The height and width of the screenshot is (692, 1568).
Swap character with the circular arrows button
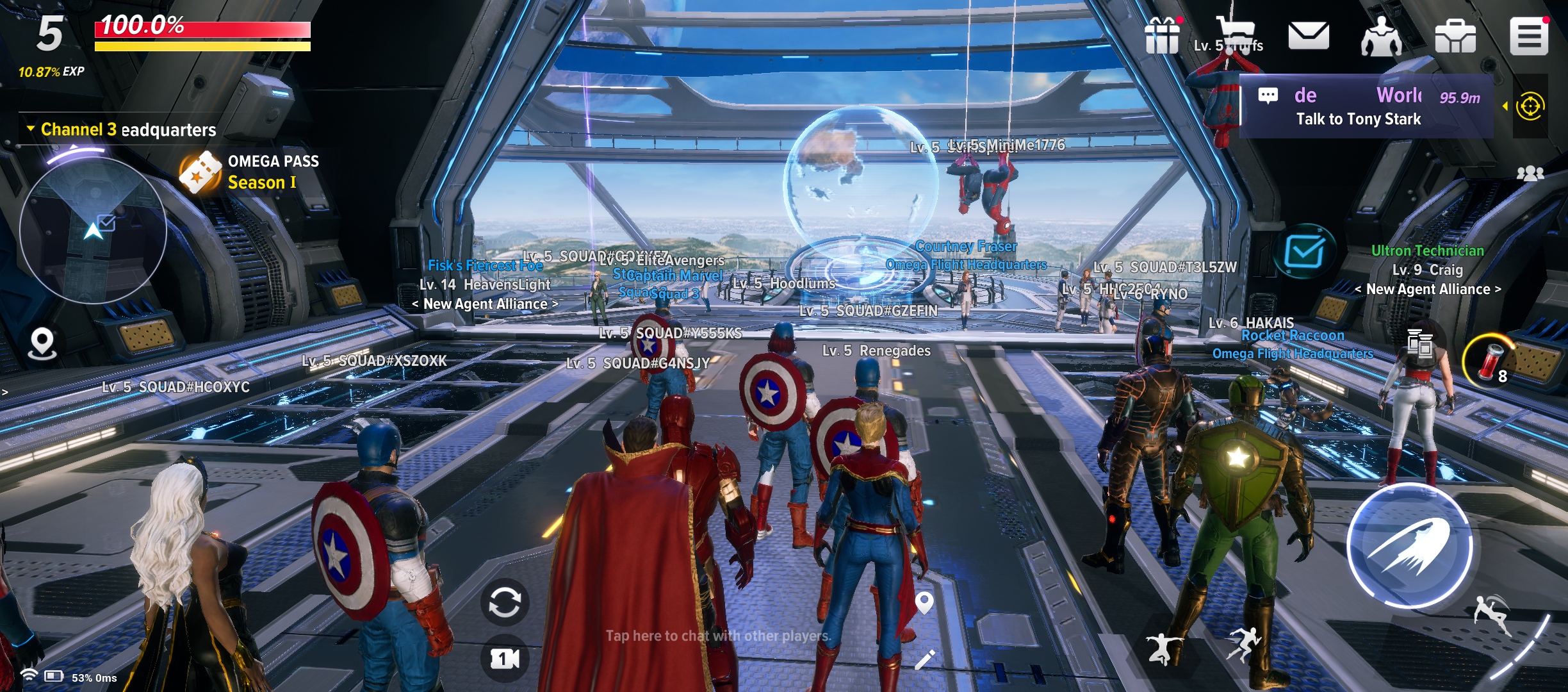[505, 602]
